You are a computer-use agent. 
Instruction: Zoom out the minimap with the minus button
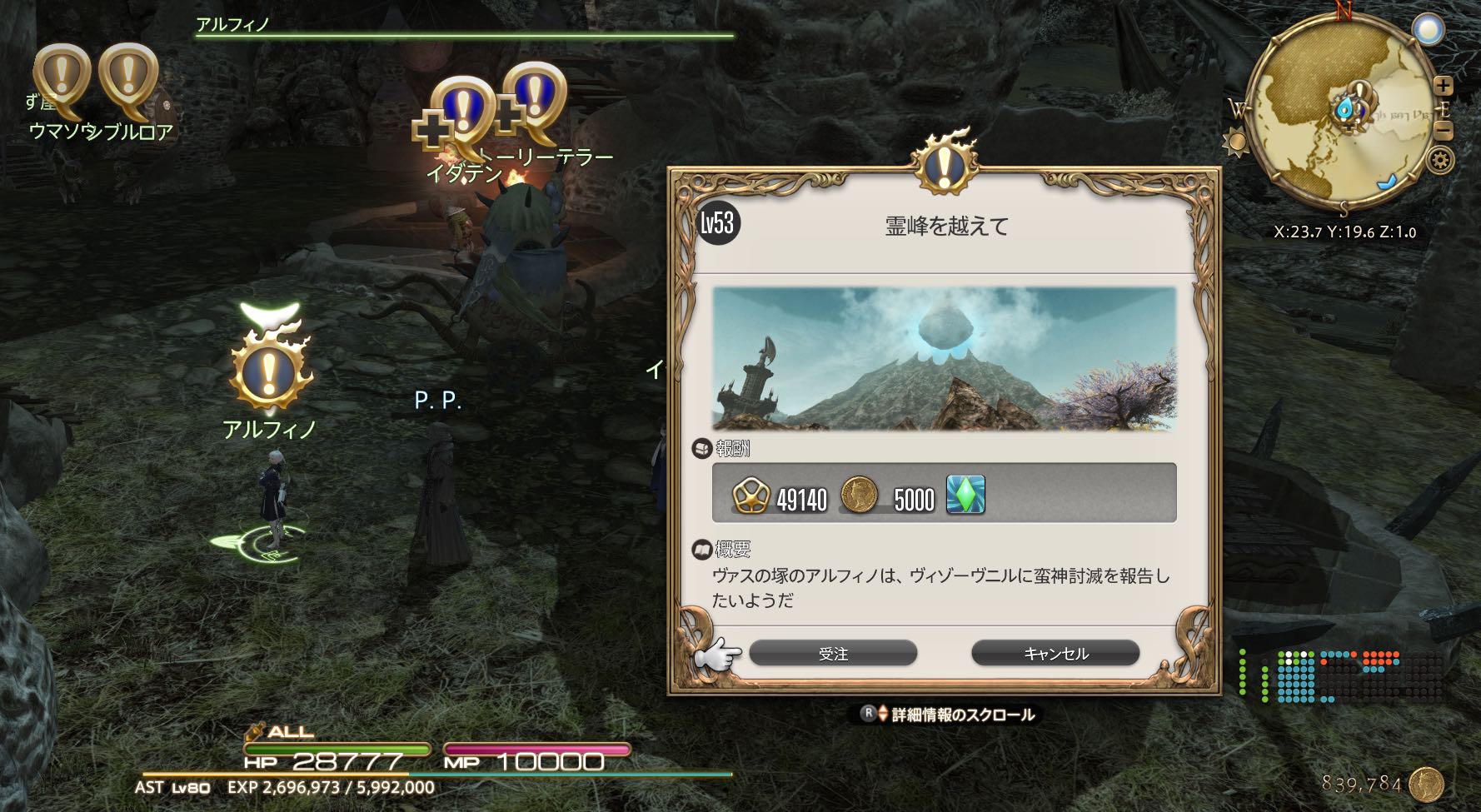tap(1444, 132)
